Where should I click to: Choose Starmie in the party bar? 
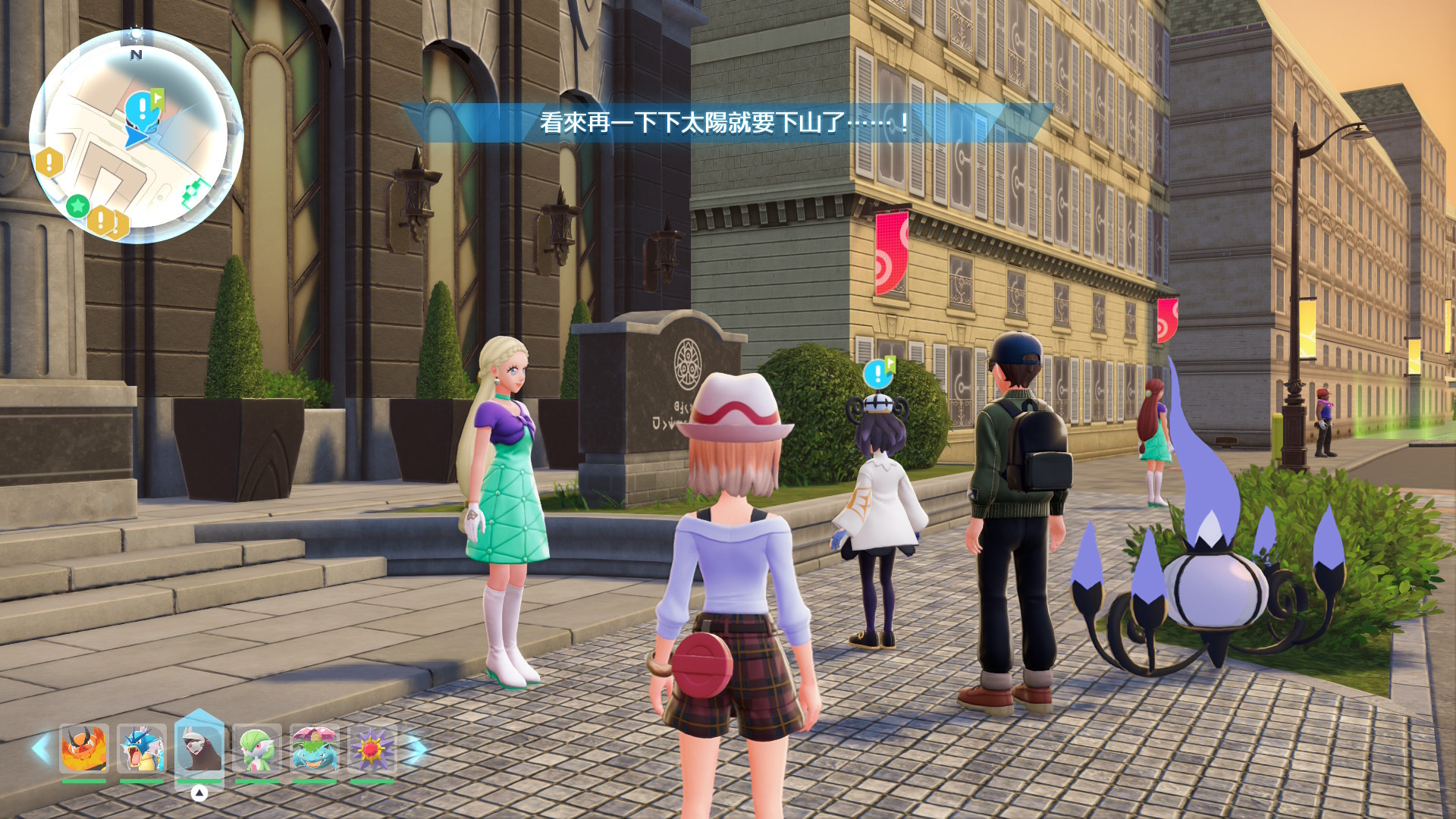click(x=372, y=748)
